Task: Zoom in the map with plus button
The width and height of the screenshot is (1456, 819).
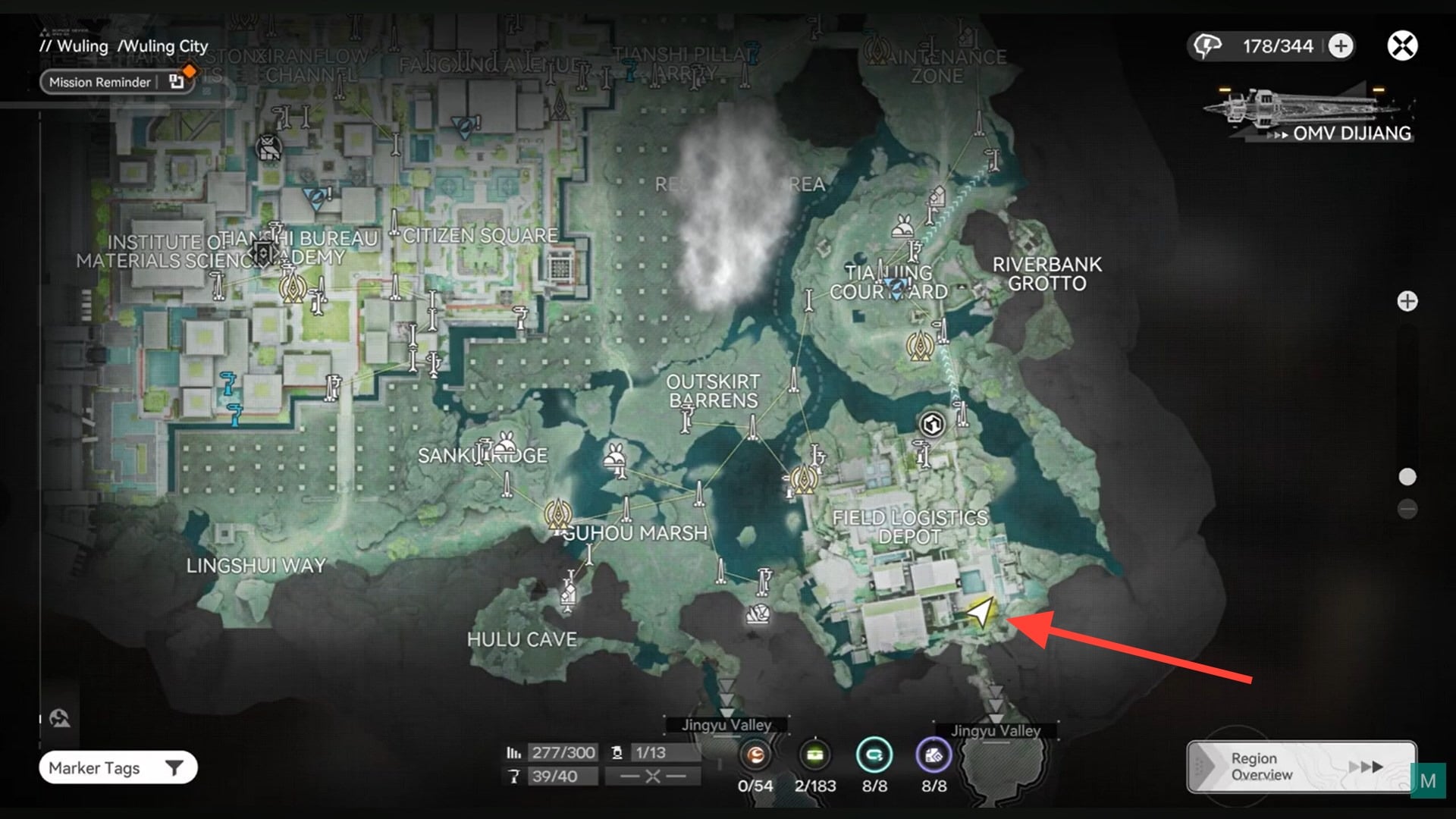Action: tap(1407, 302)
